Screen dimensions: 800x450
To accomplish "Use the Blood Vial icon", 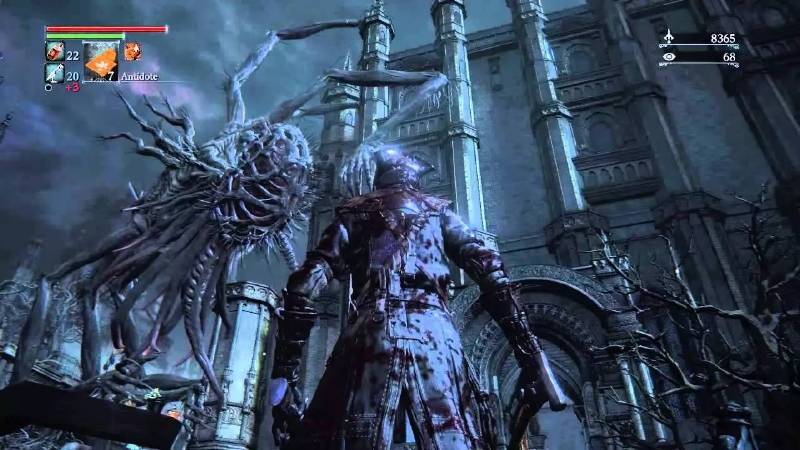I will [x=55, y=51].
